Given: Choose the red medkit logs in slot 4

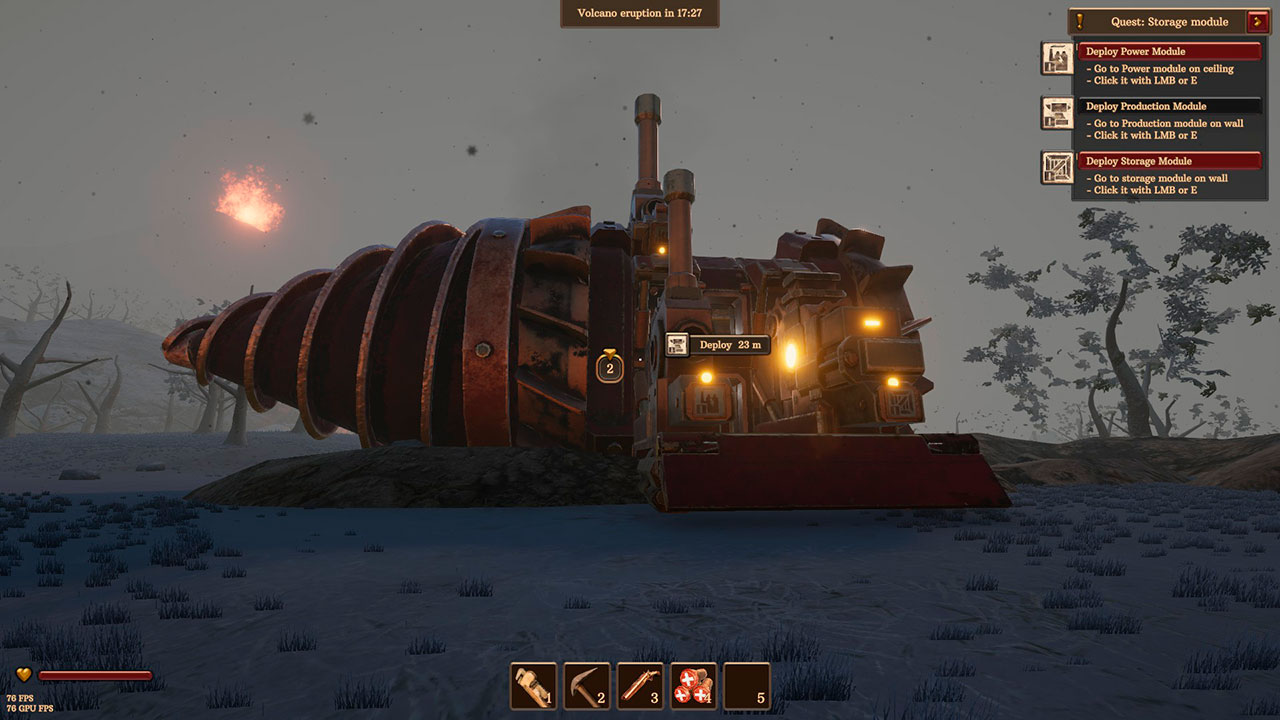Looking at the screenshot, I should pos(694,686).
